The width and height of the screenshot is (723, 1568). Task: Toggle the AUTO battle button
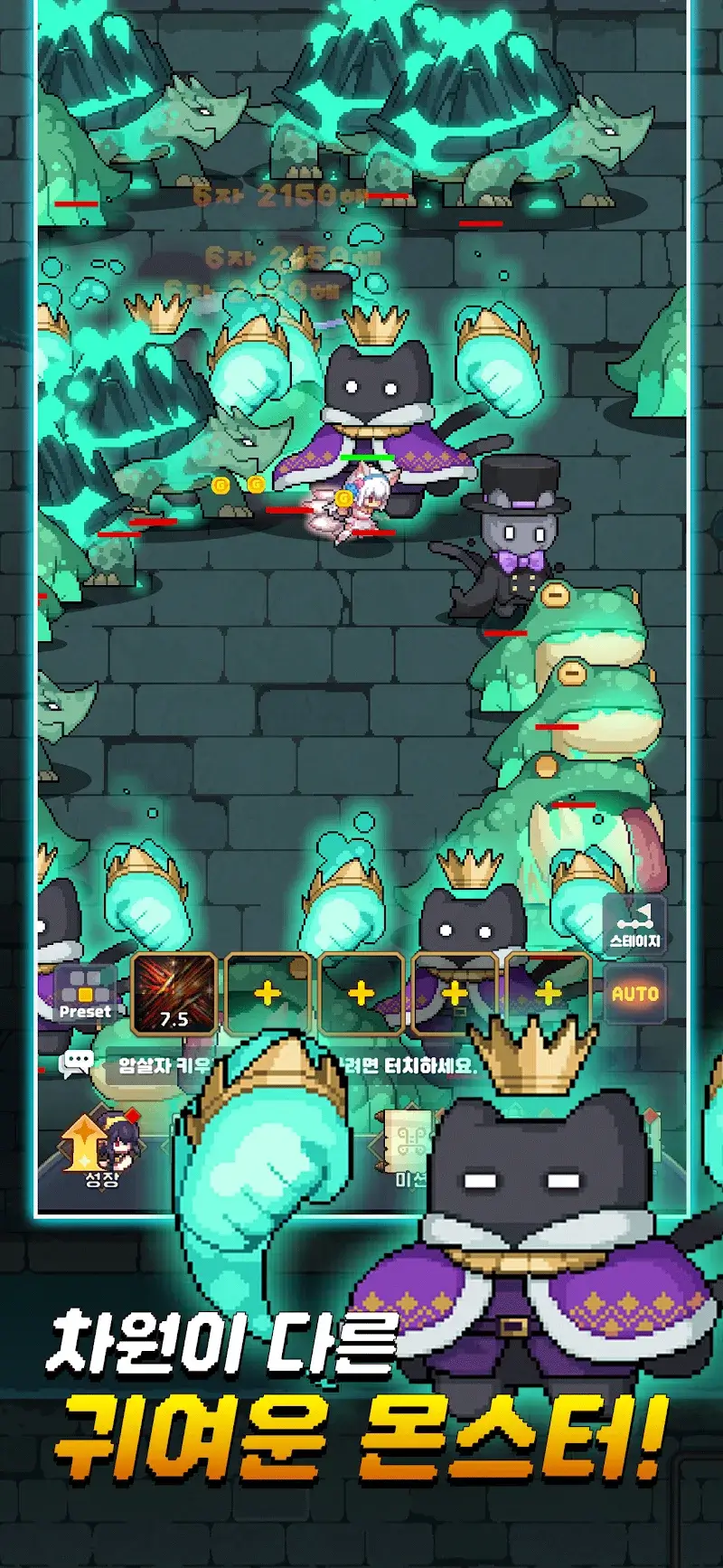coord(635,994)
